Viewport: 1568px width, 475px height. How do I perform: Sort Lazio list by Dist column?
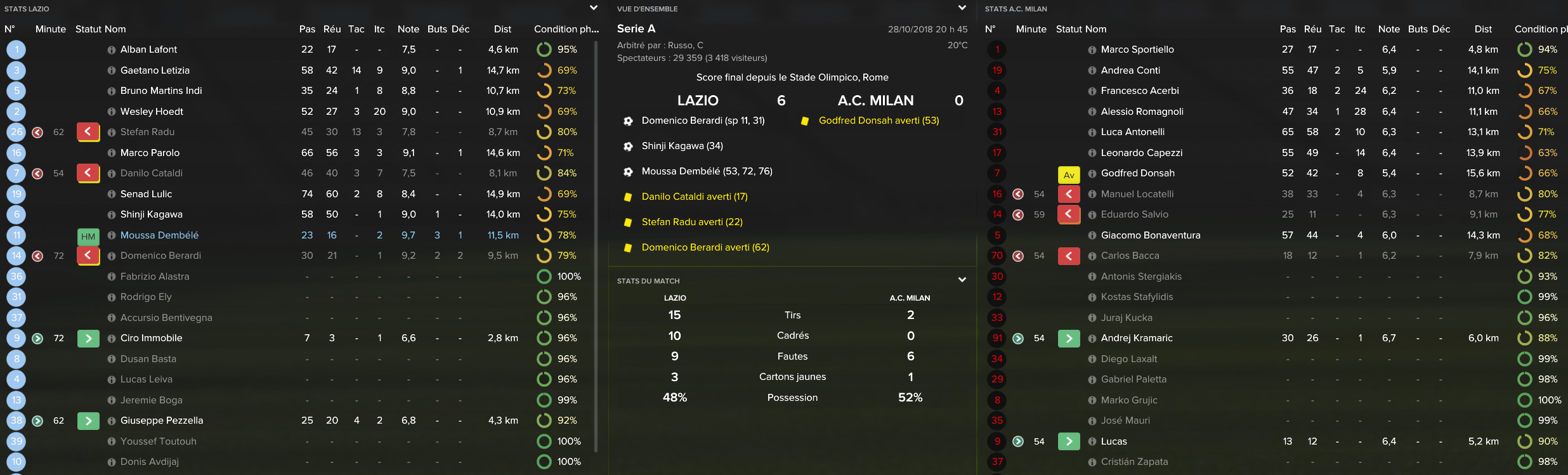point(502,29)
